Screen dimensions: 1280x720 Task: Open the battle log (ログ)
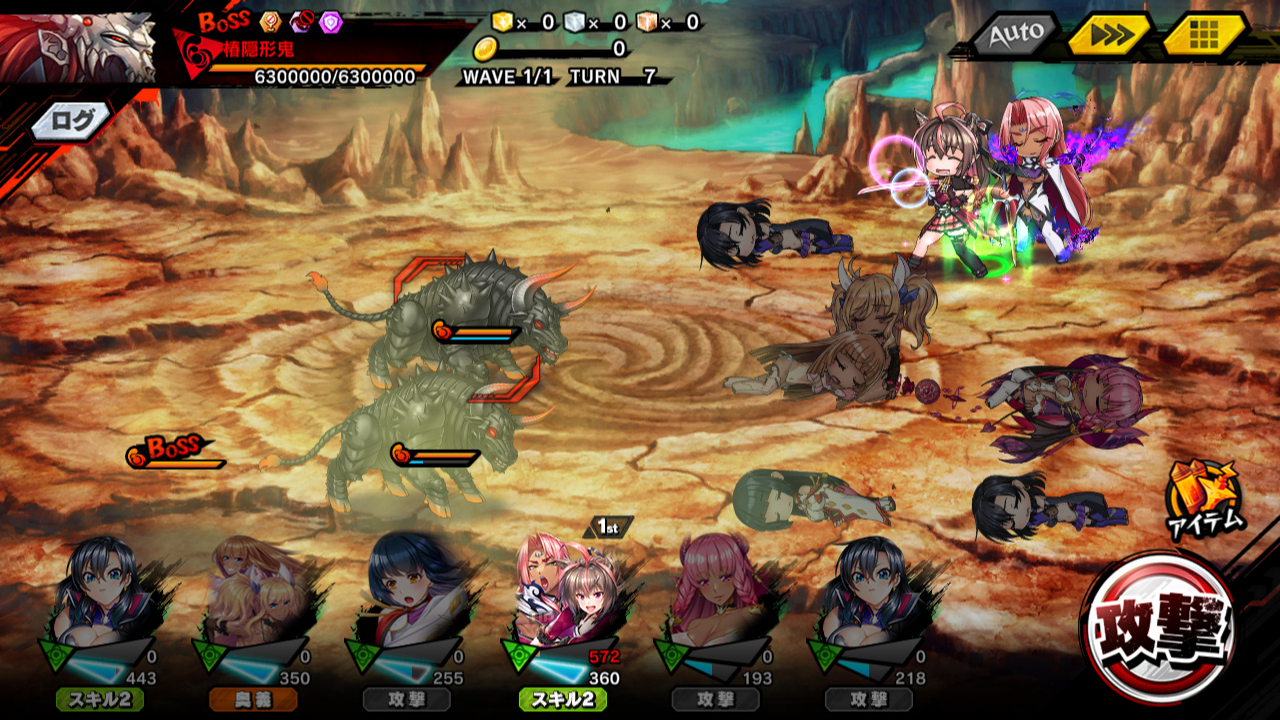point(72,121)
